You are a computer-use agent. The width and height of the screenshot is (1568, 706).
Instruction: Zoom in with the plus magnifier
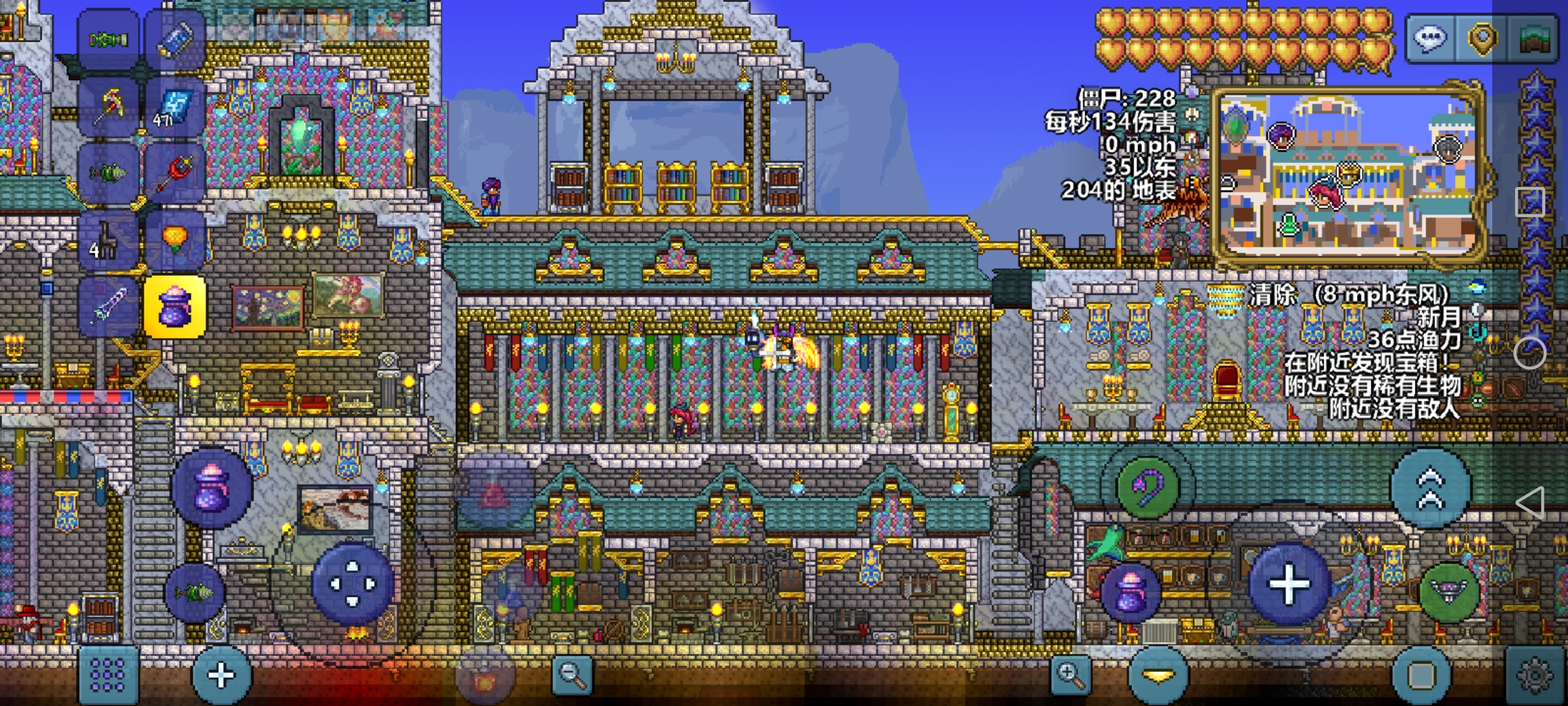point(1071,675)
